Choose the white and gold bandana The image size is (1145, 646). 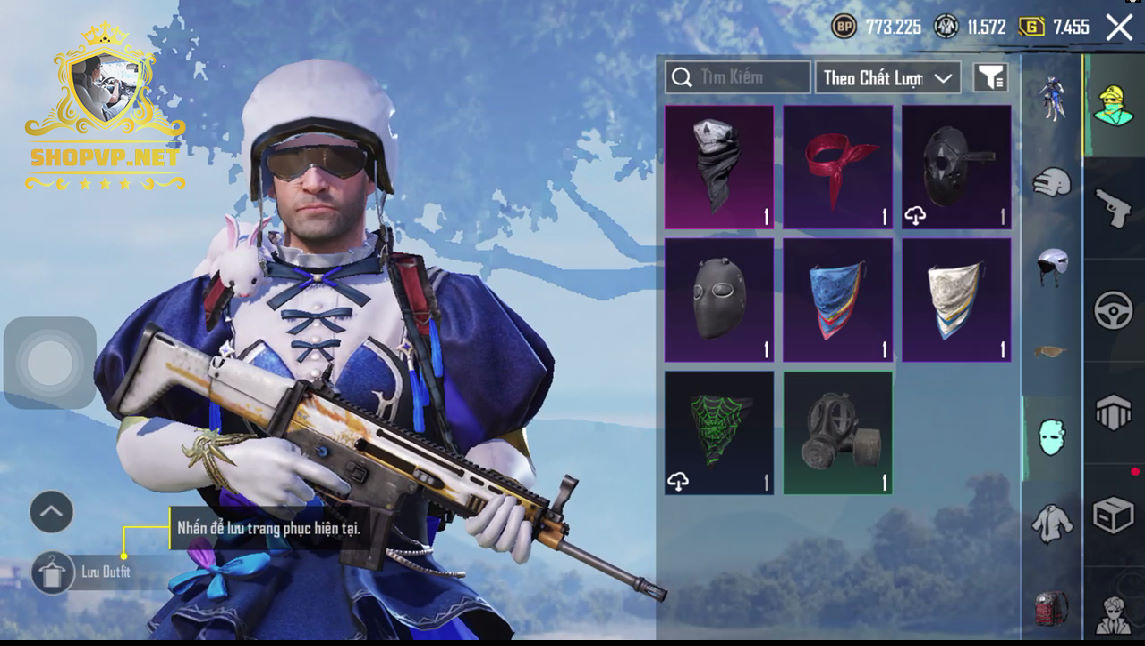pyautogui.click(x=956, y=299)
